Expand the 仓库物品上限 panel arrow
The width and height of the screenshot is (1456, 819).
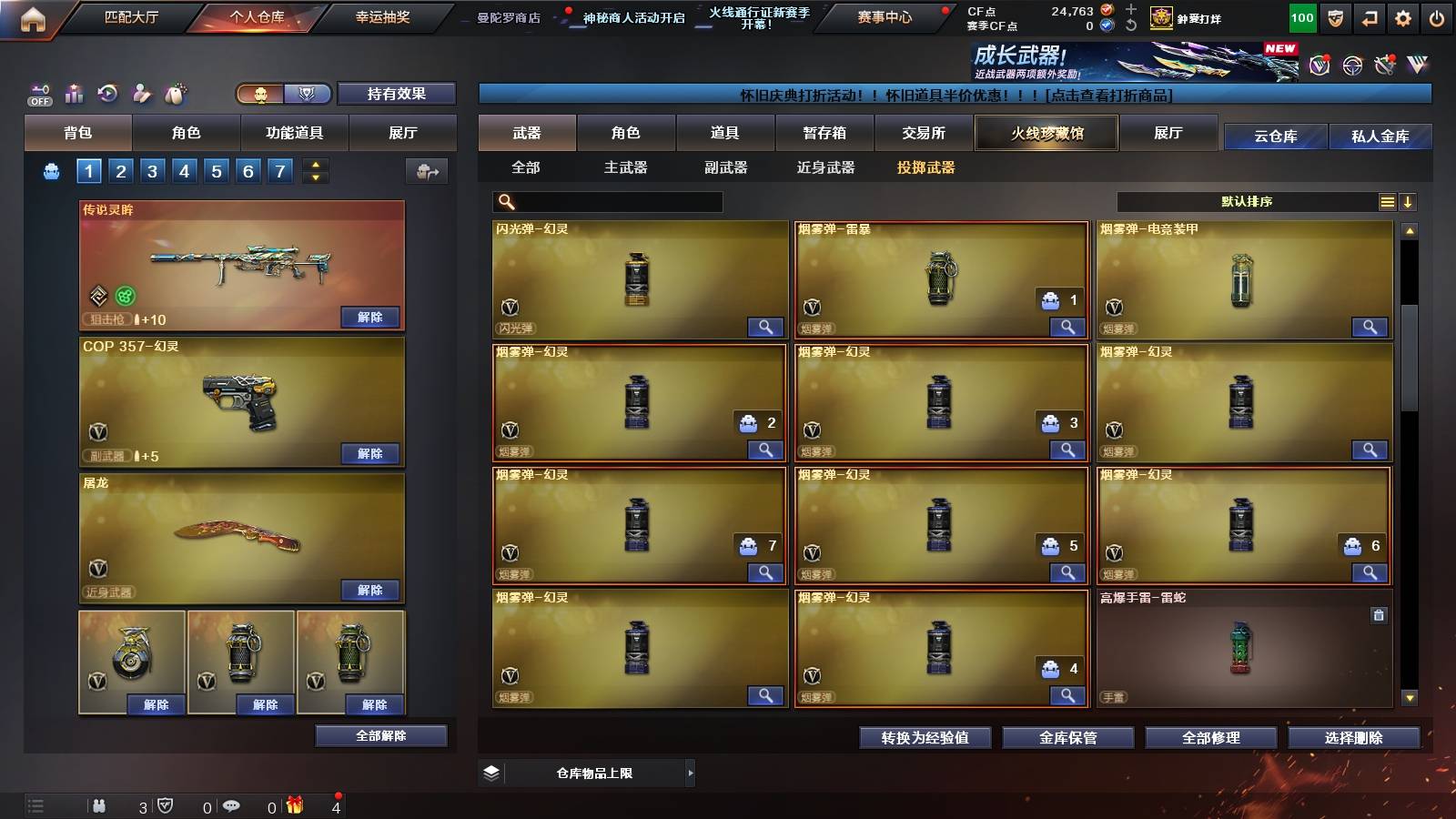pos(691,771)
